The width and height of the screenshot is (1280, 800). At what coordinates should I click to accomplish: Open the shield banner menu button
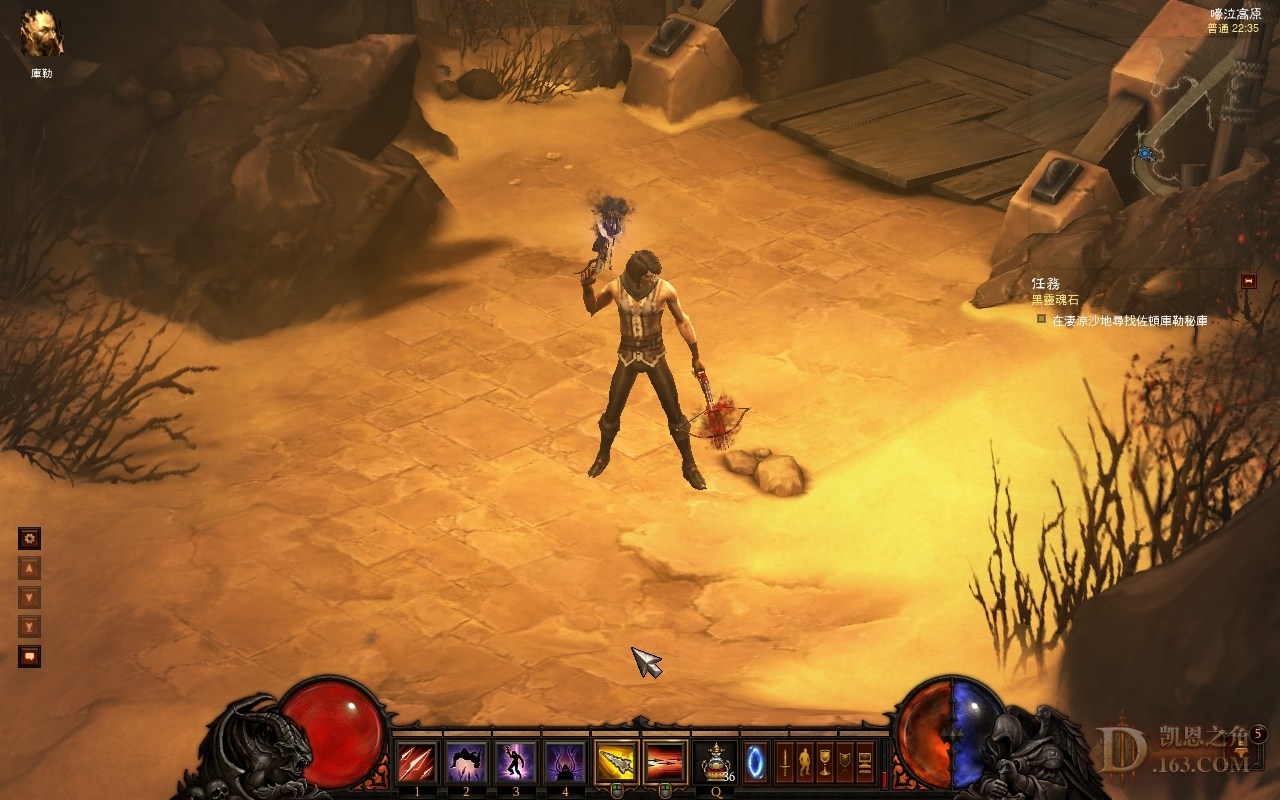click(845, 762)
